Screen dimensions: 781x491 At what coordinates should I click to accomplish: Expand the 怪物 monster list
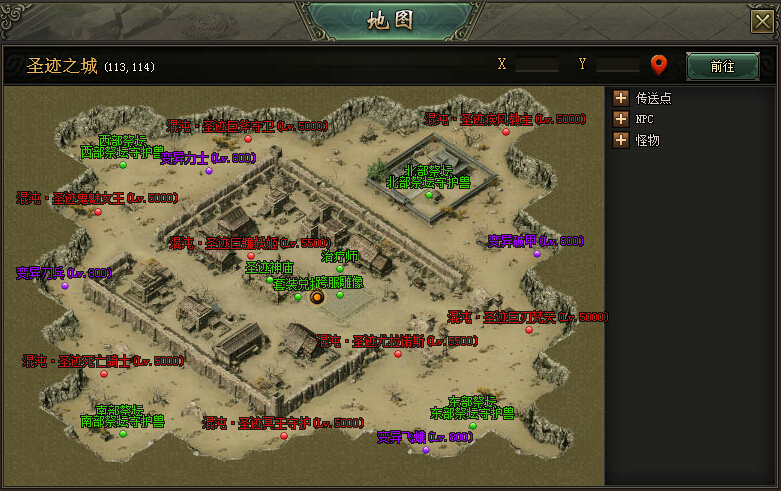621,140
